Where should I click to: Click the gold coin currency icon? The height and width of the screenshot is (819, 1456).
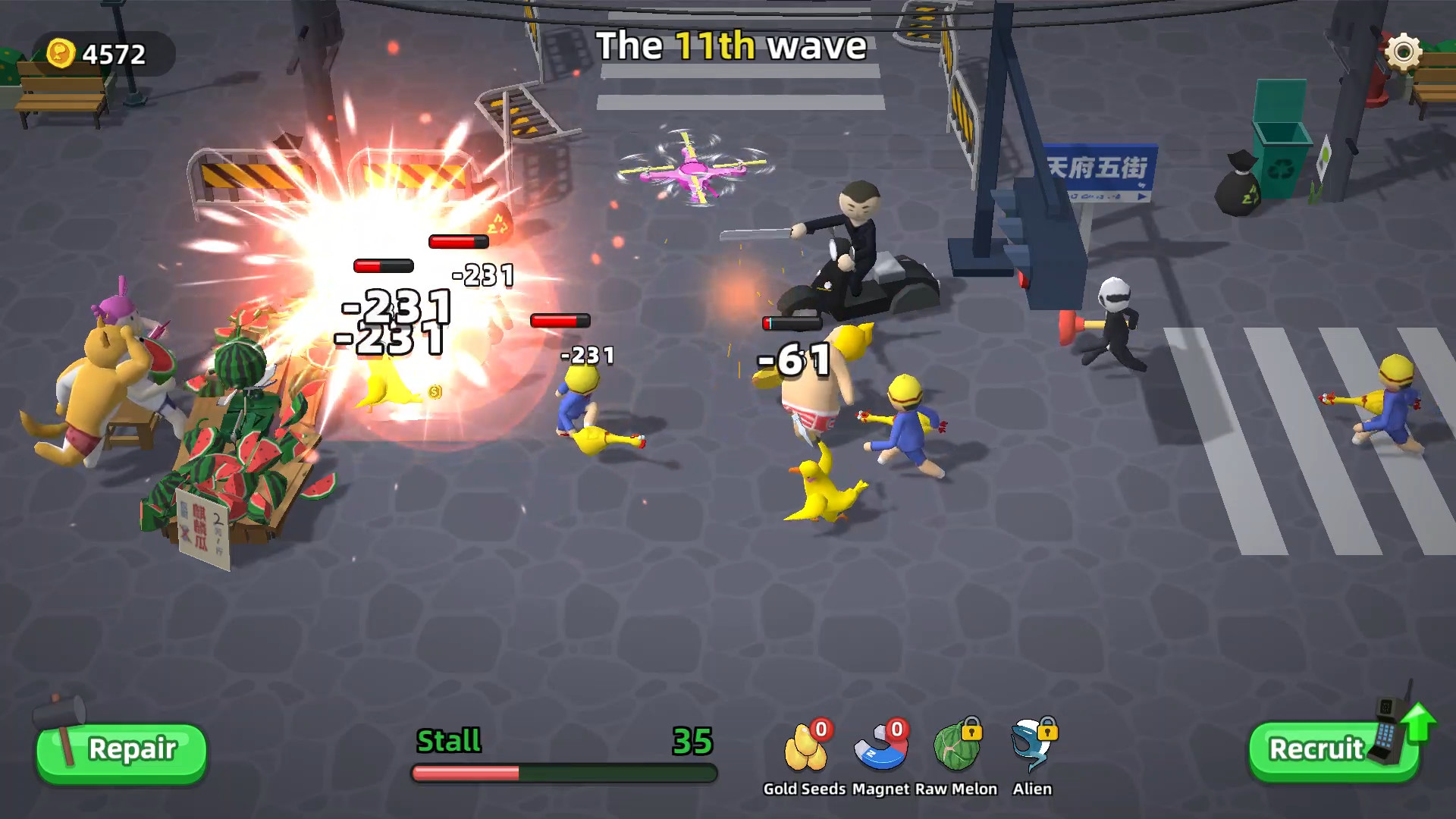pyautogui.click(x=61, y=52)
